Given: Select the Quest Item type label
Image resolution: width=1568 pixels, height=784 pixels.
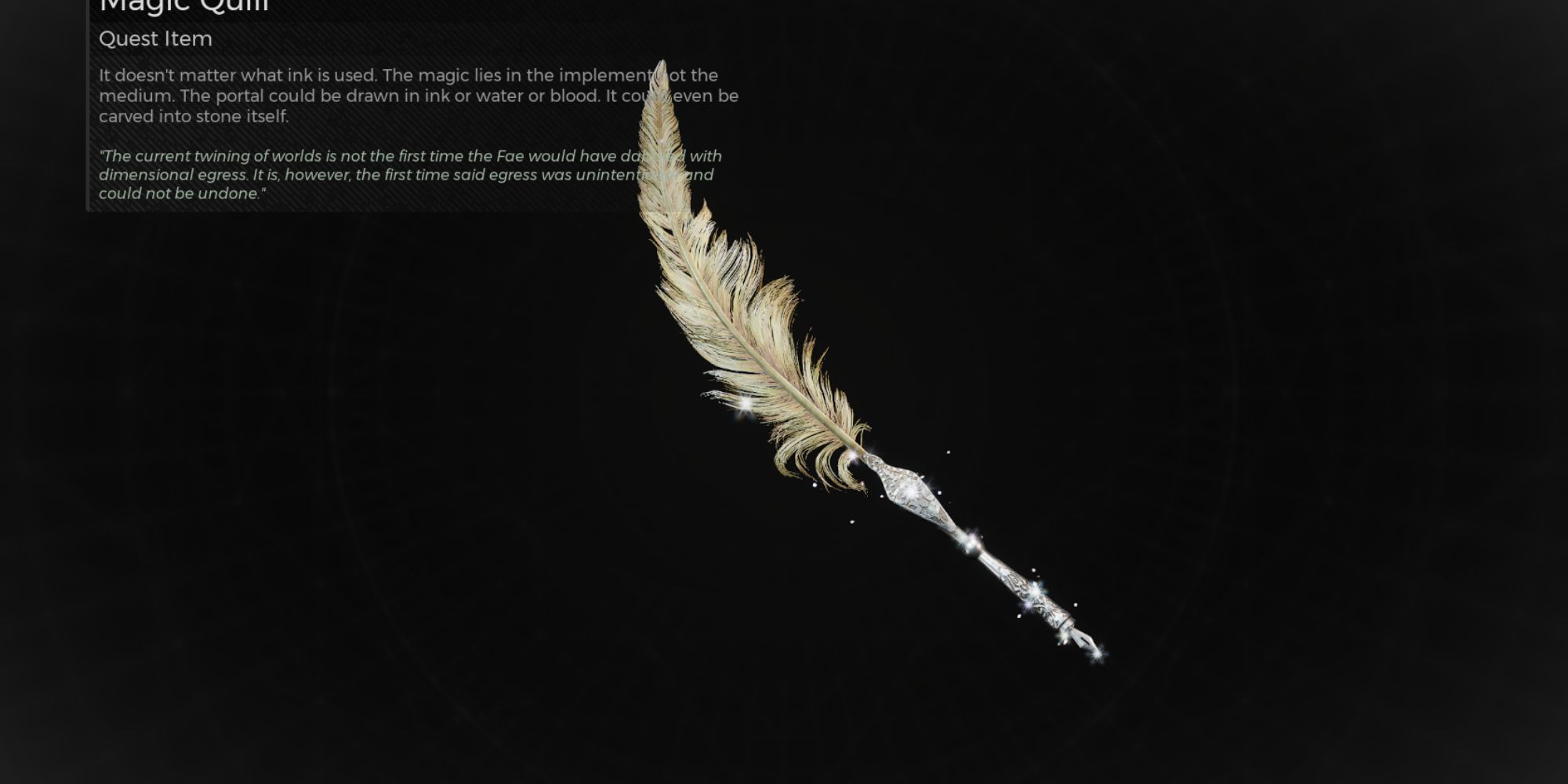Looking at the screenshot, I should pyautogui.click(x=154, y=38).
